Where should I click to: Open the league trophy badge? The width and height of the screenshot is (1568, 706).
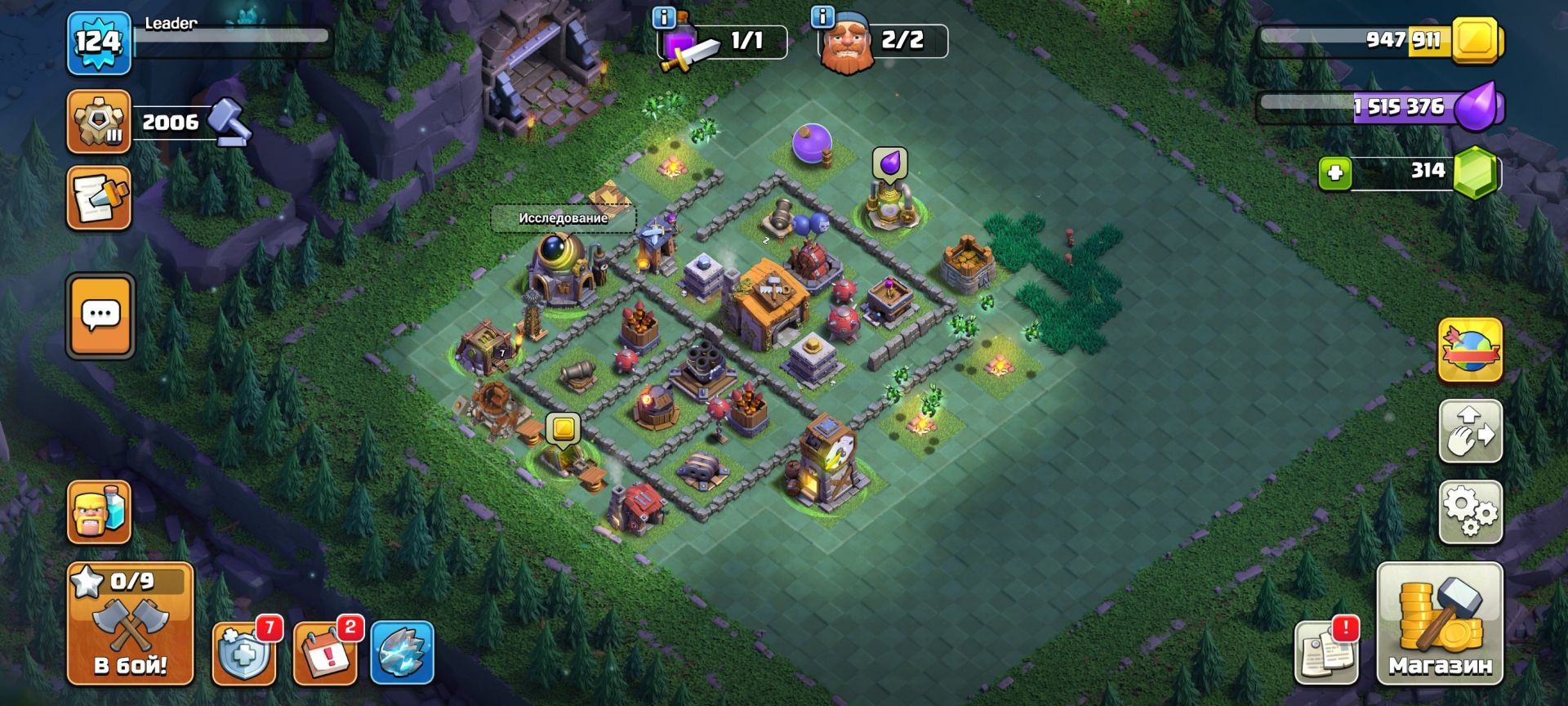point(99,123)
